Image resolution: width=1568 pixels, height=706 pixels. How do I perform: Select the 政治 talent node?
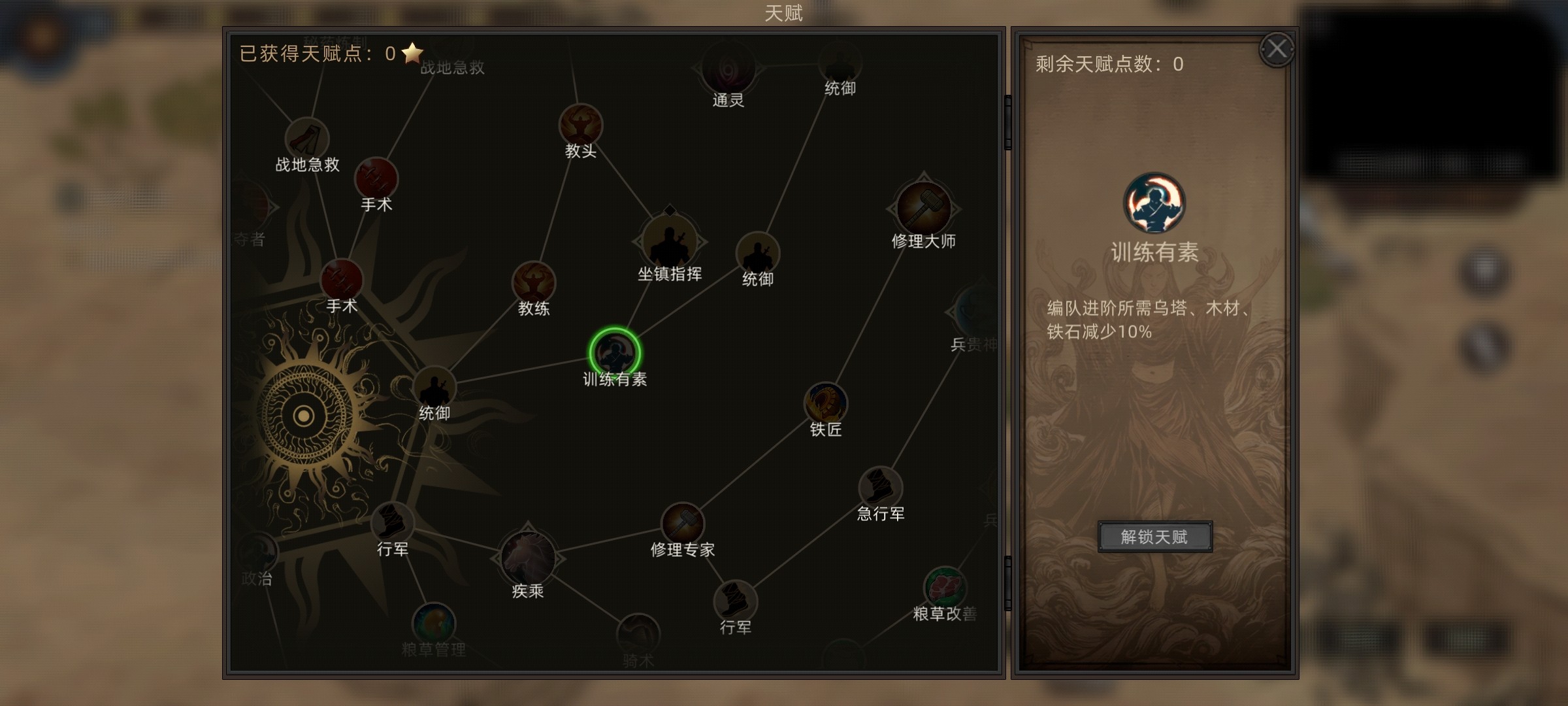tap(257, 553)
